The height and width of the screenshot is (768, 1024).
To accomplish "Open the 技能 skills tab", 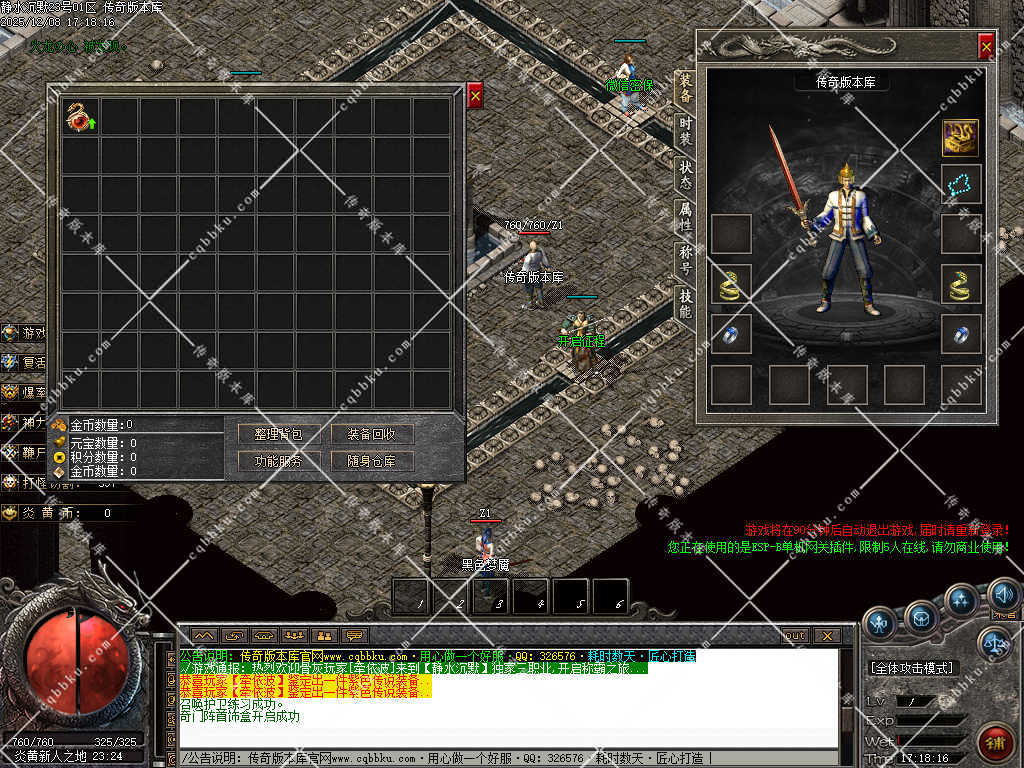I will point(685,302).
